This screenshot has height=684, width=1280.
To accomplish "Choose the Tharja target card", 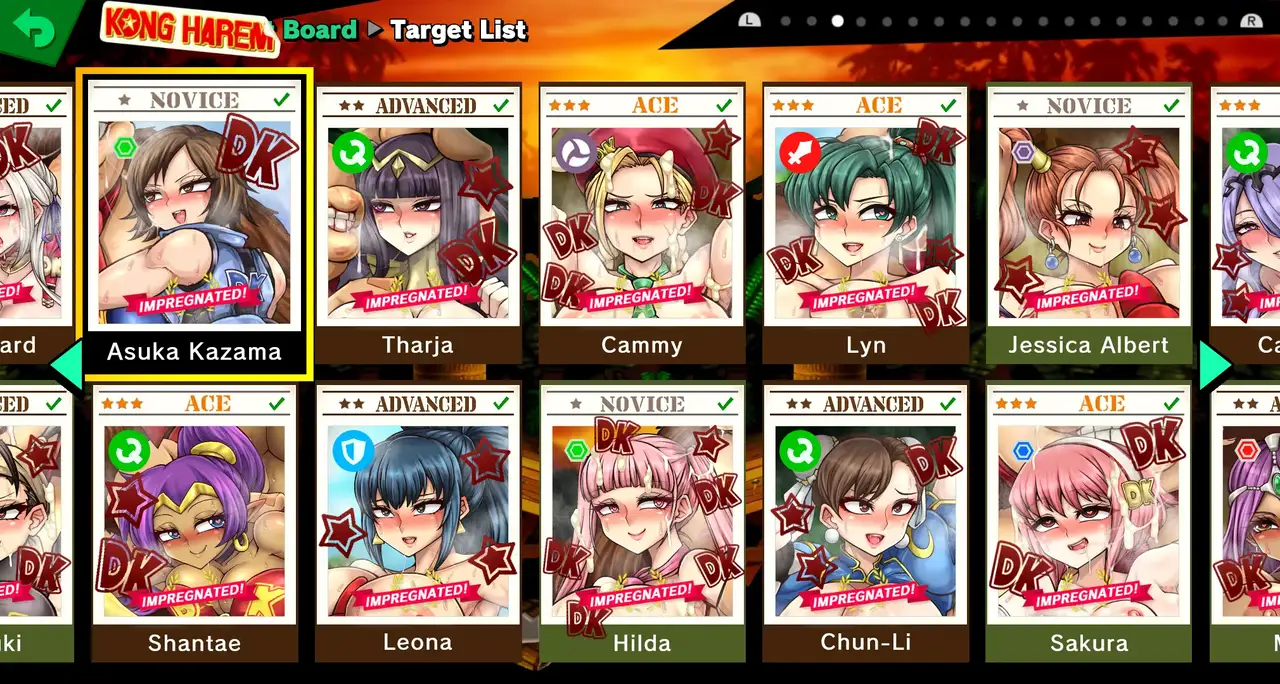I will 418,225.
